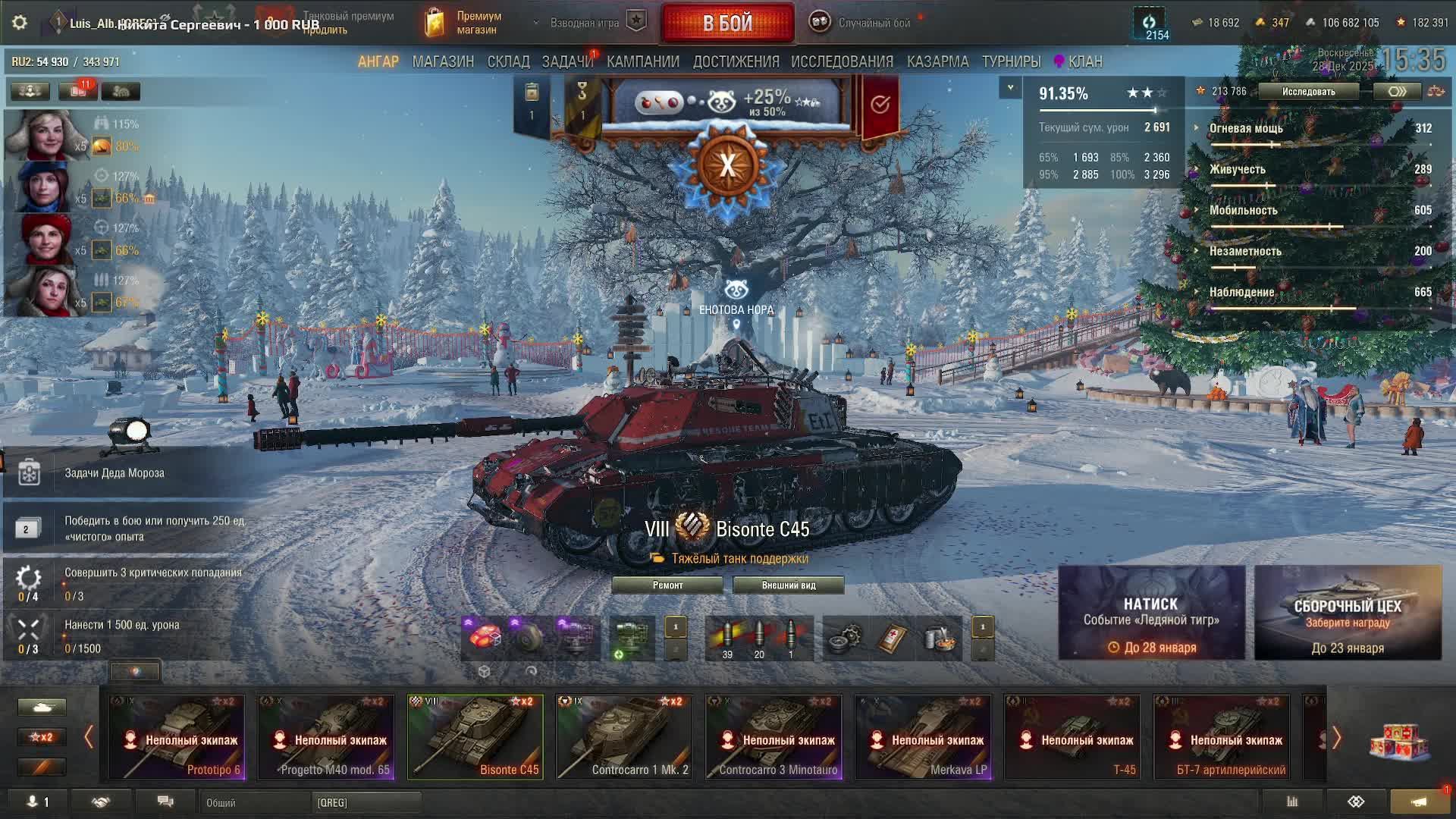Click the Ремонт button

click(x=667, y=585)
